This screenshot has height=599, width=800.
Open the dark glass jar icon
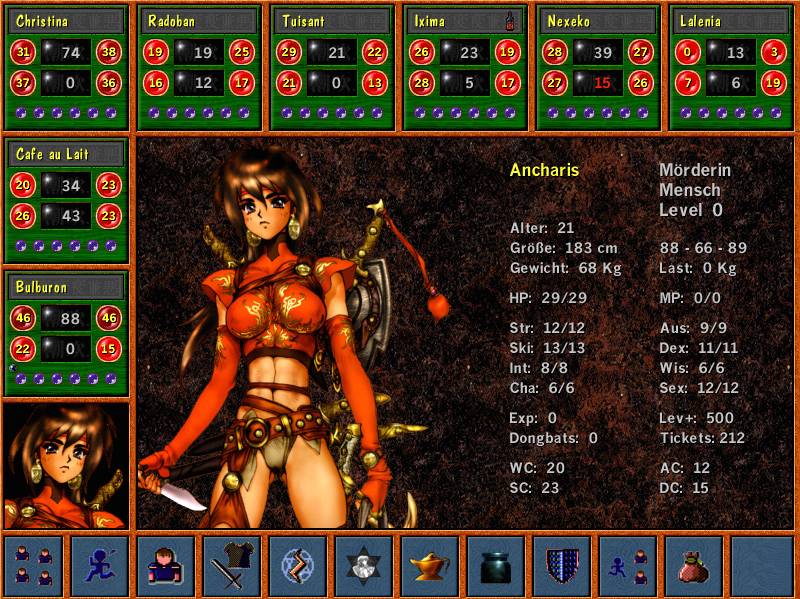(496, 566)
